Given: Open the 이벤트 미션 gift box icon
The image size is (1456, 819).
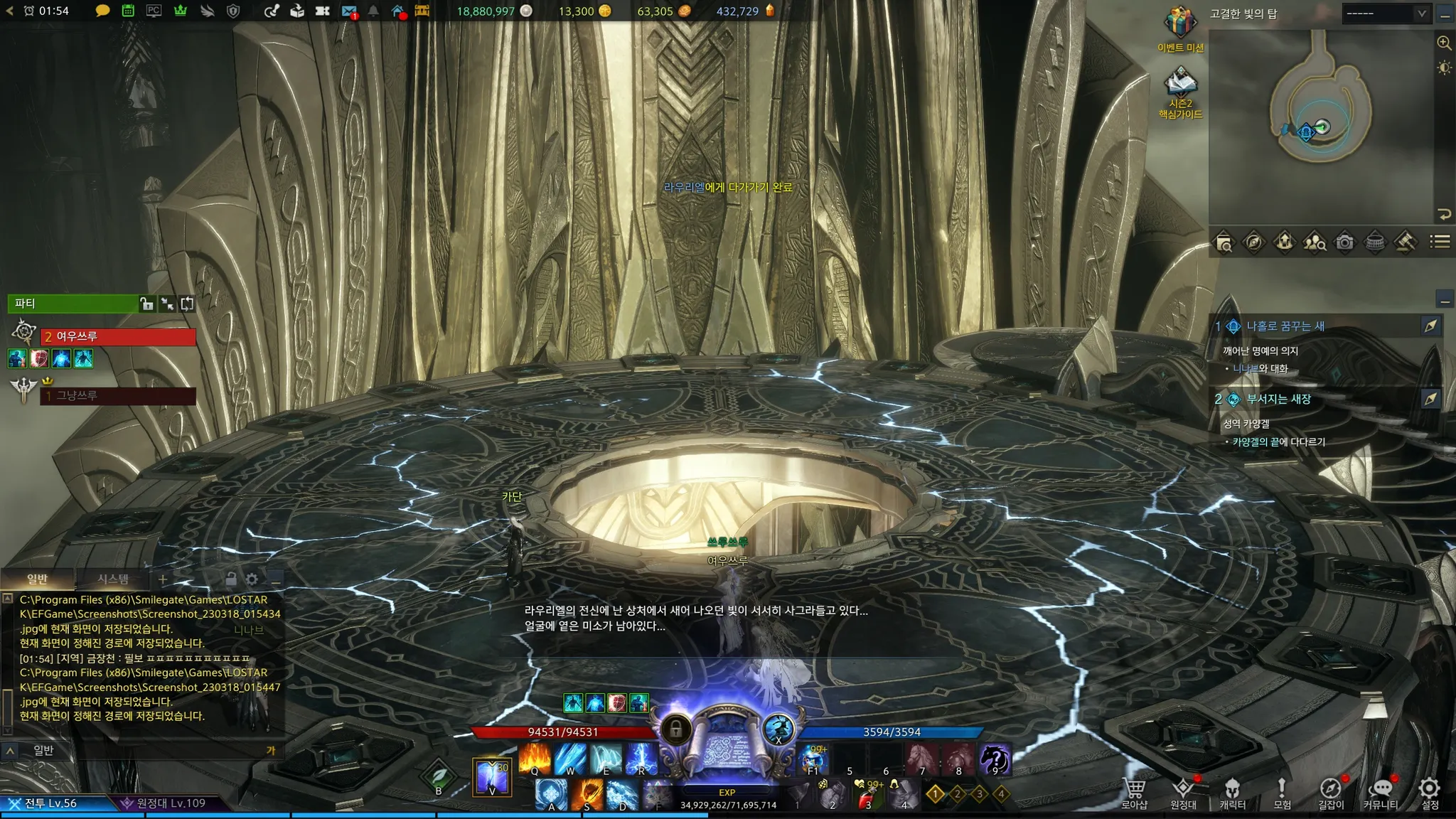Looking at the screenshot, I should 1180,25.
